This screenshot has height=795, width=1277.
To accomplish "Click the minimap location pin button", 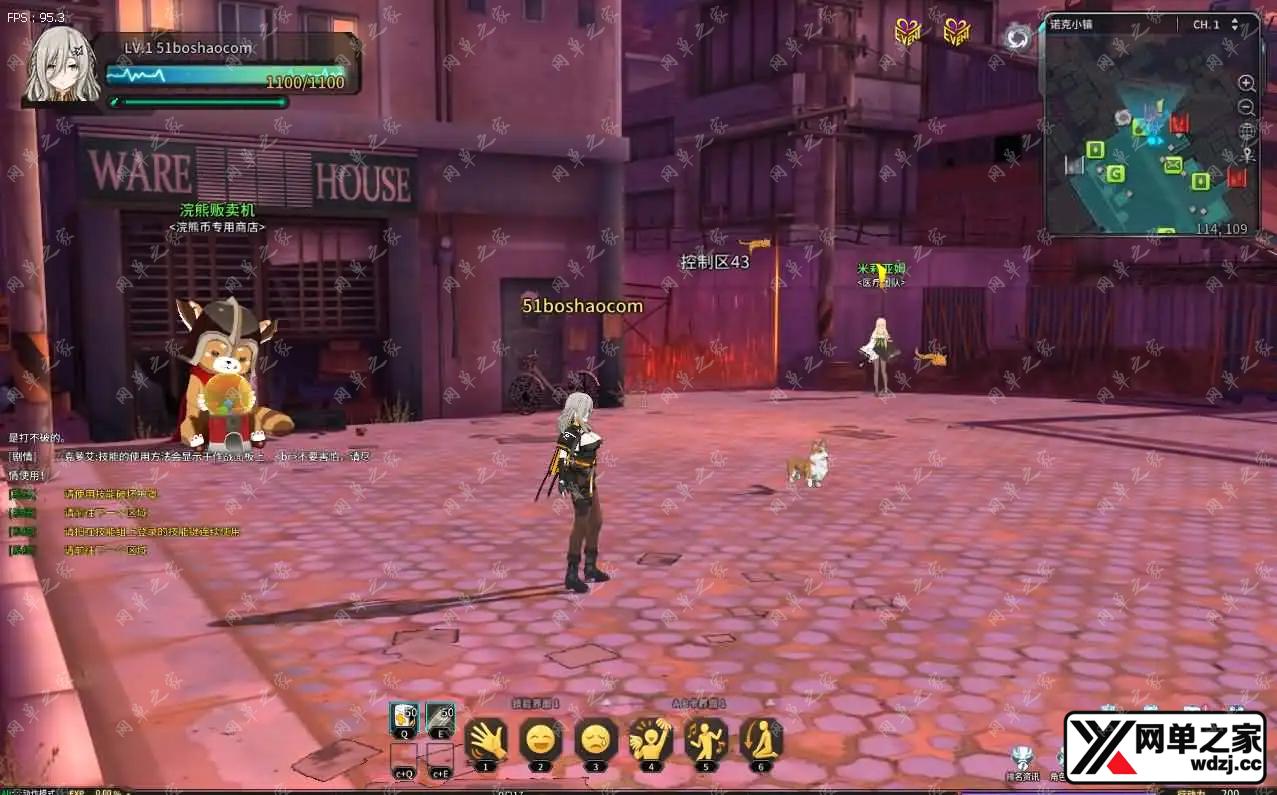I will click(1247, 155).
